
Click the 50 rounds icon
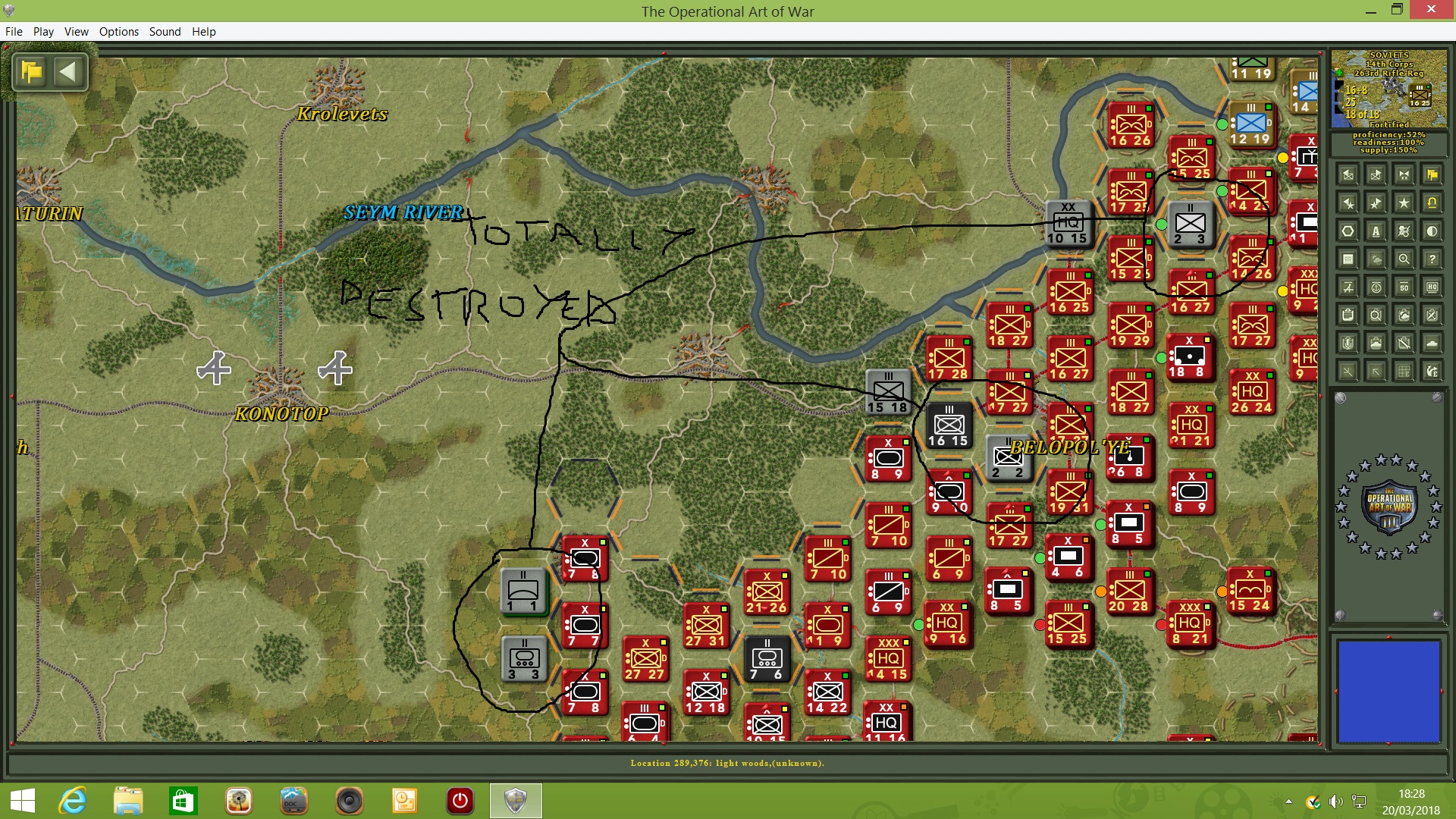[x=1404, y=287]
